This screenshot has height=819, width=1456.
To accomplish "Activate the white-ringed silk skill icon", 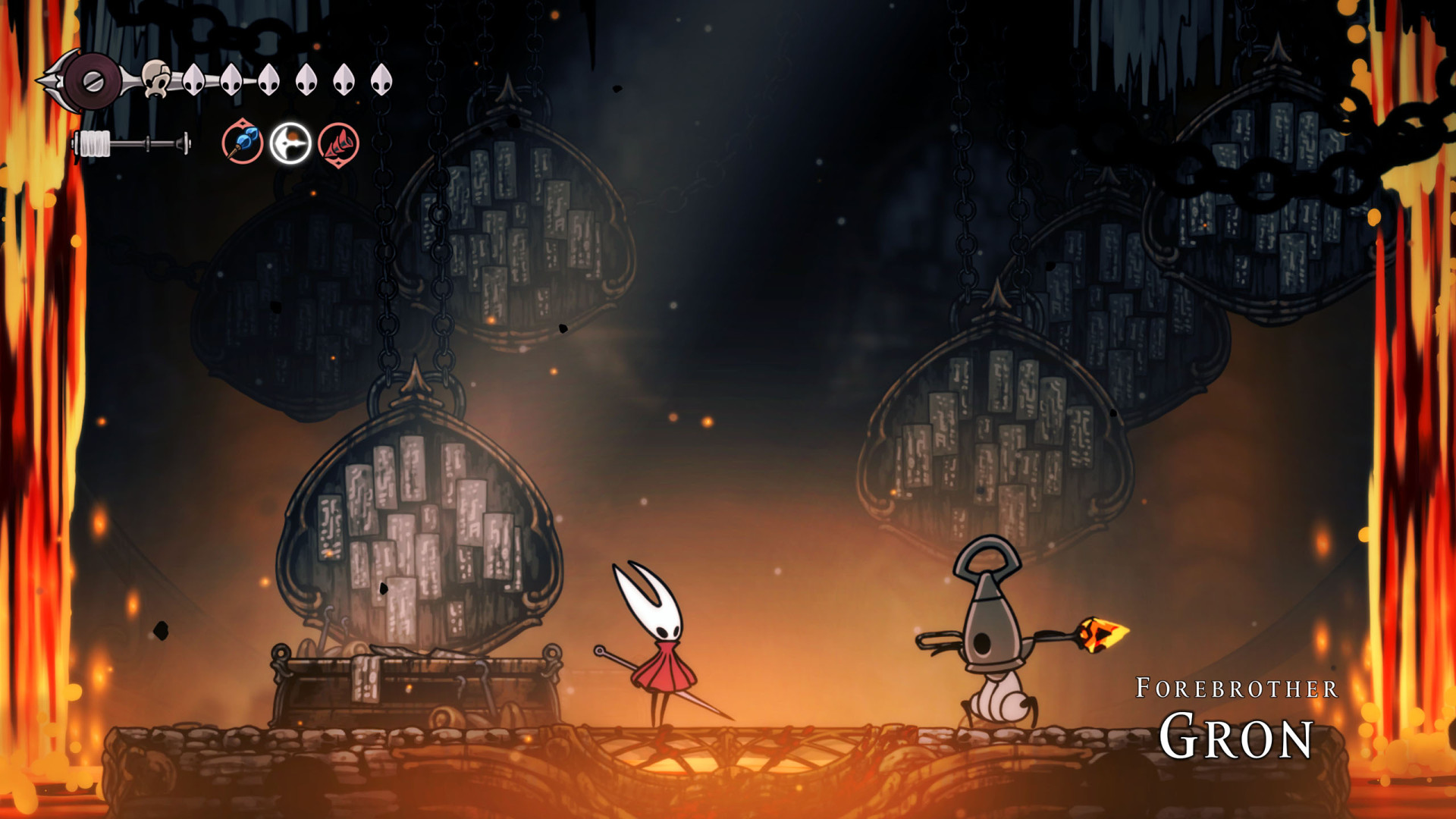I will pos(290,143).
